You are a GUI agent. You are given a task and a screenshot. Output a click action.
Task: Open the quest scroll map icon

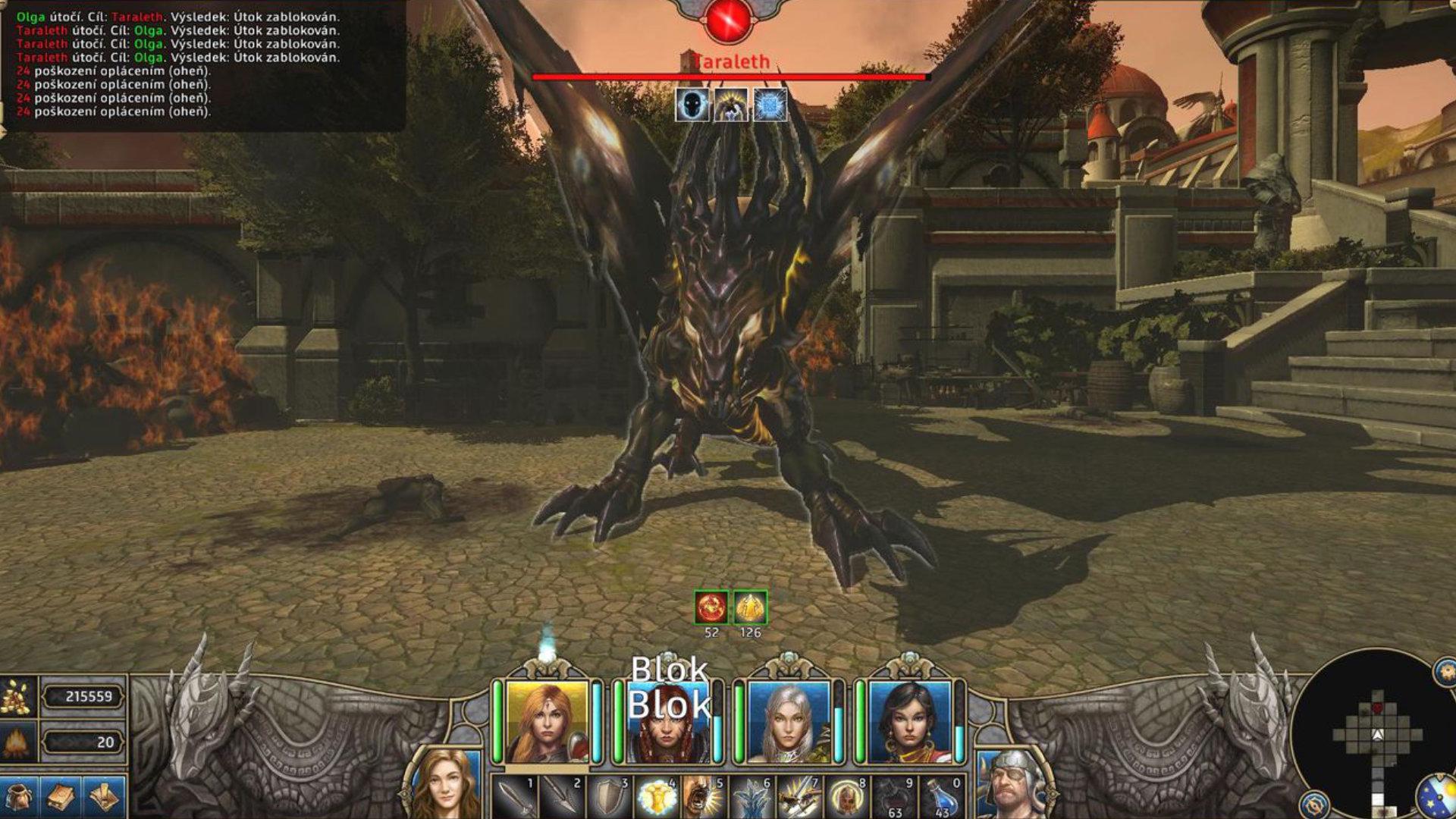pos(104,797)
